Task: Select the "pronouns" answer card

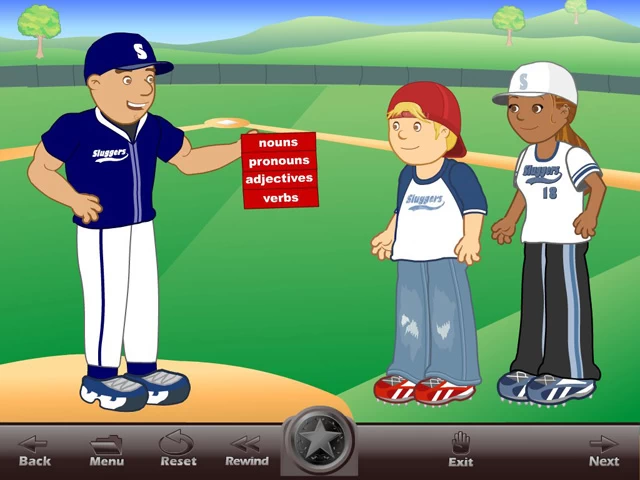Action: coord(279,161)
